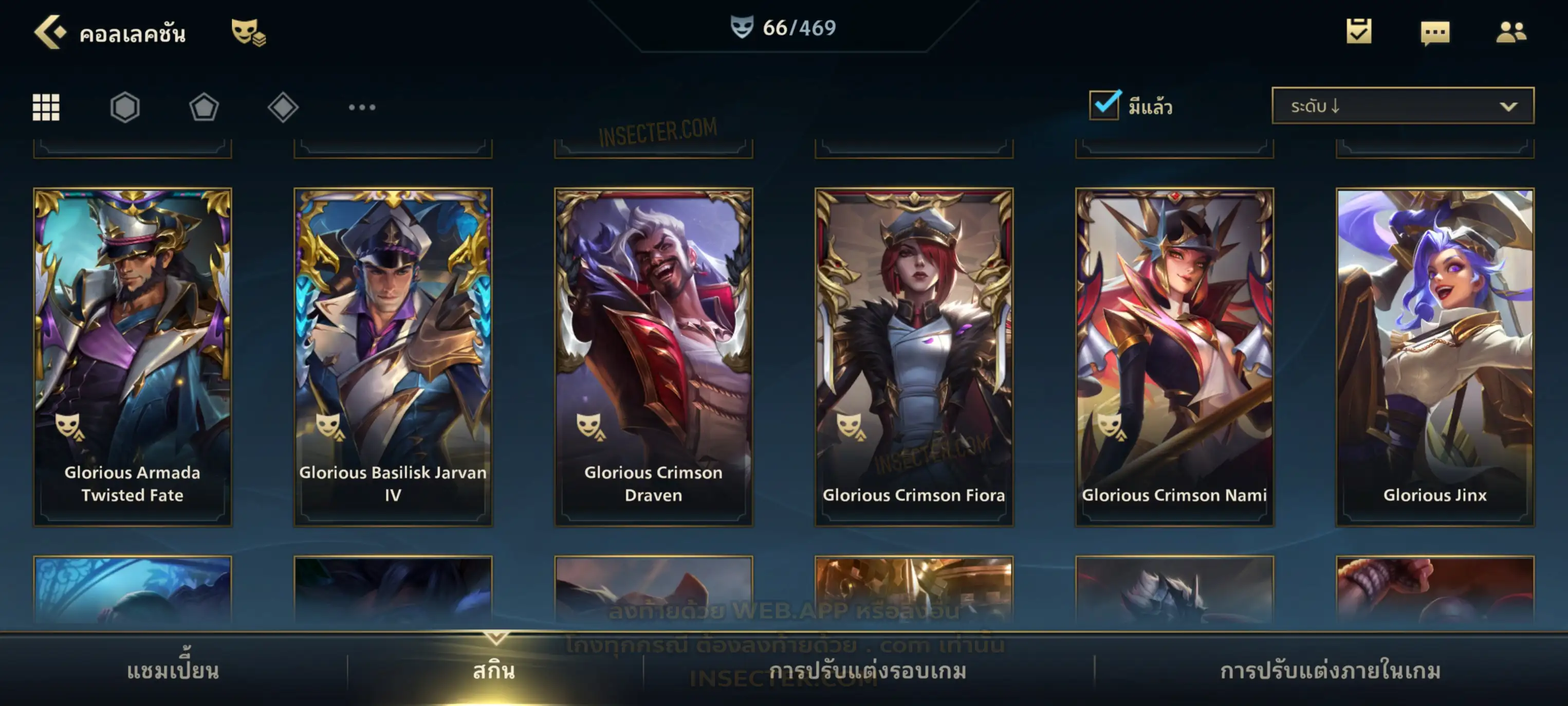Open the ระดับ sort dropdown

pyautogui.click(x=1403, y=106)
